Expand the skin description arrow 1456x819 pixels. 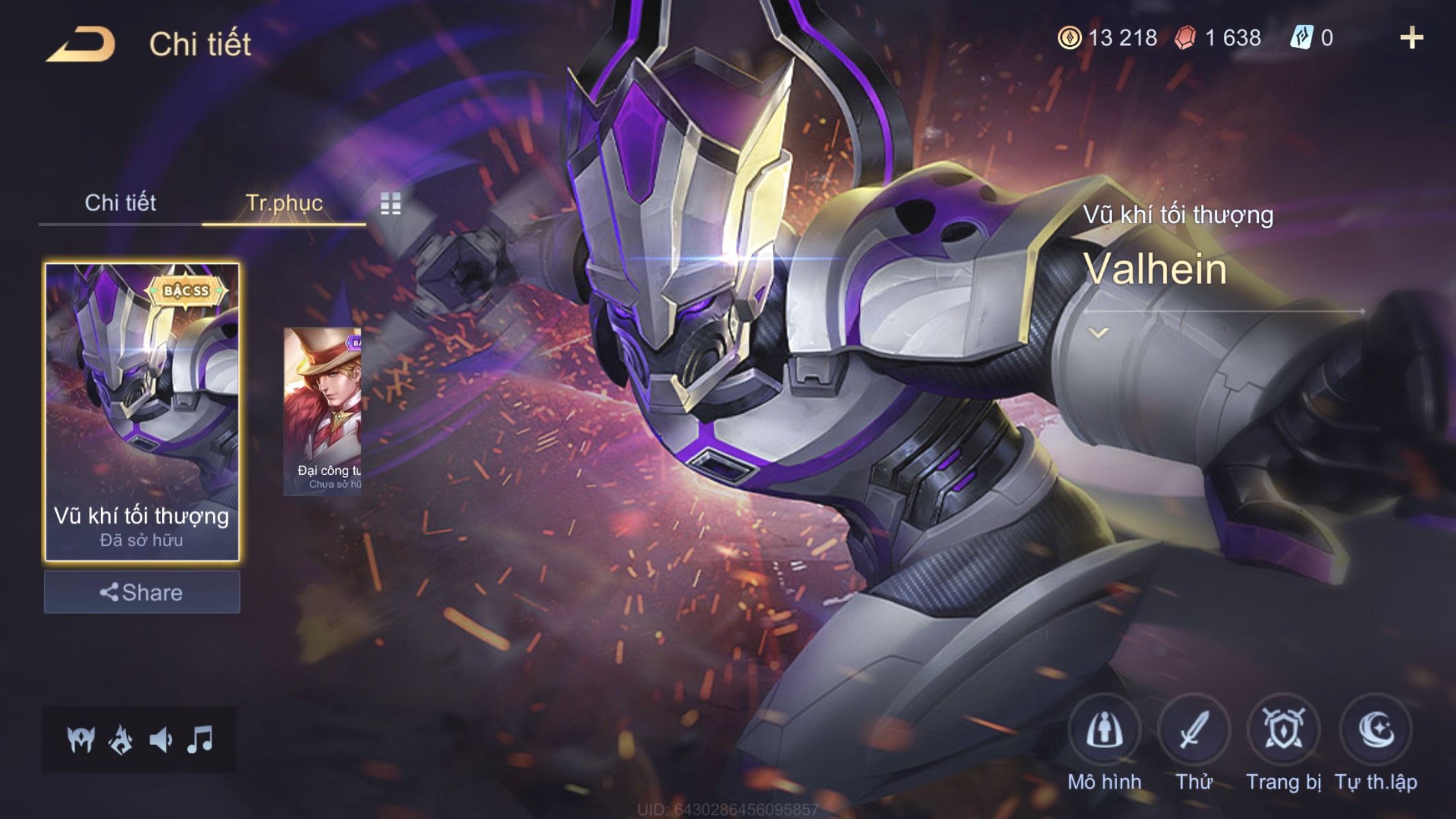(1098, 333)
